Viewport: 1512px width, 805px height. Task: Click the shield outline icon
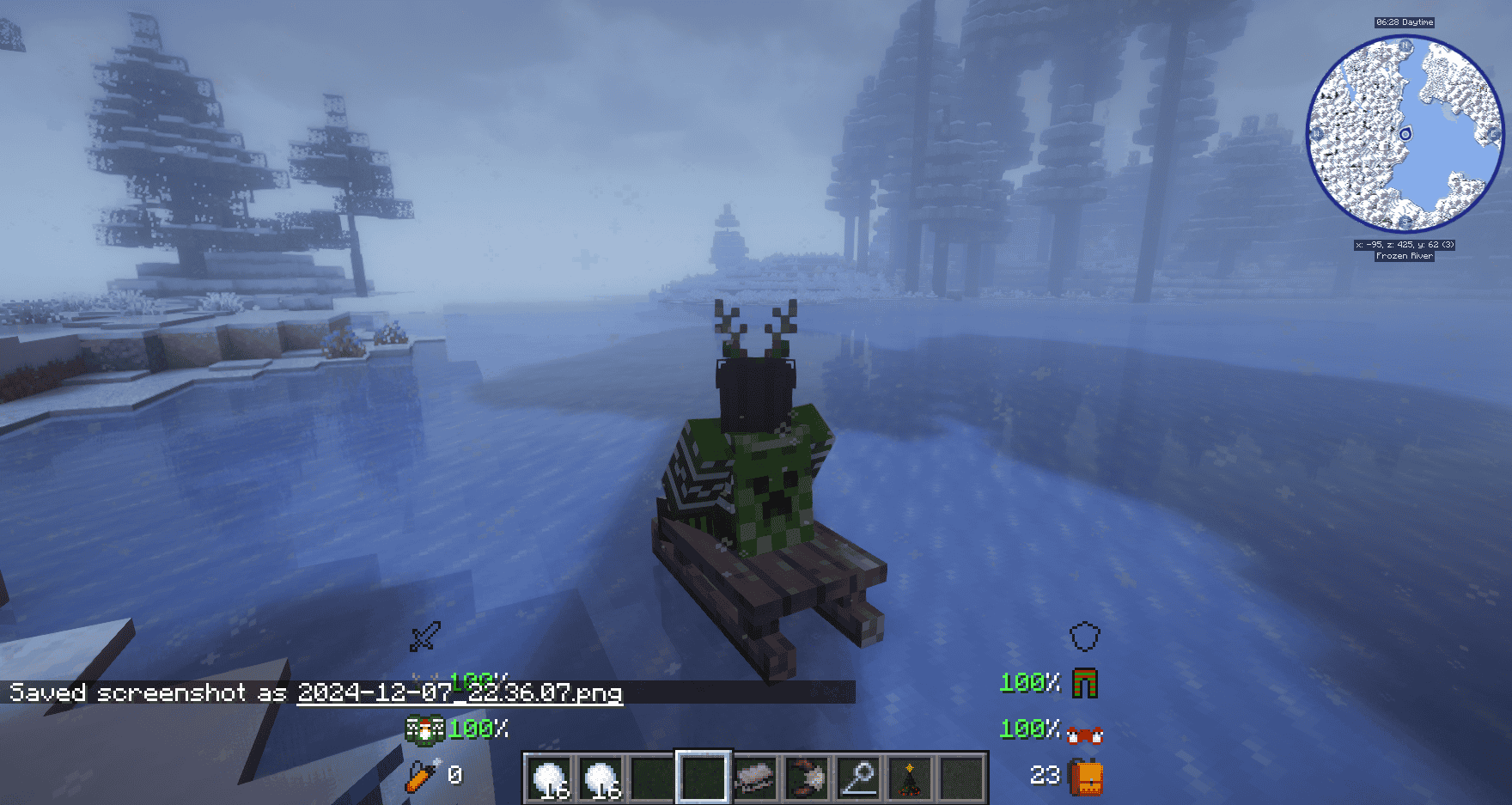pyautogui.click(x=1085, y=637)
